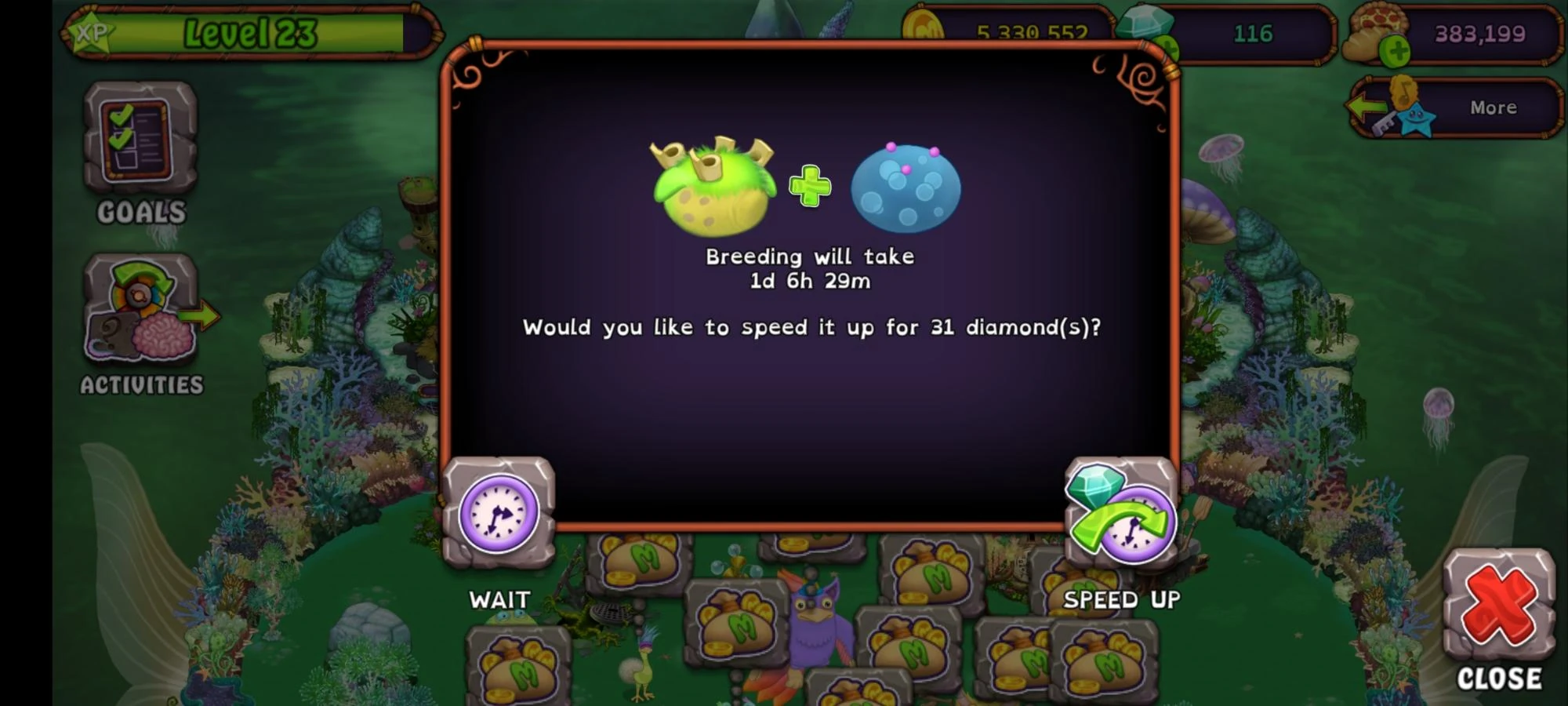Open the More menu
1568x706 pixels.
[1494, 107]
